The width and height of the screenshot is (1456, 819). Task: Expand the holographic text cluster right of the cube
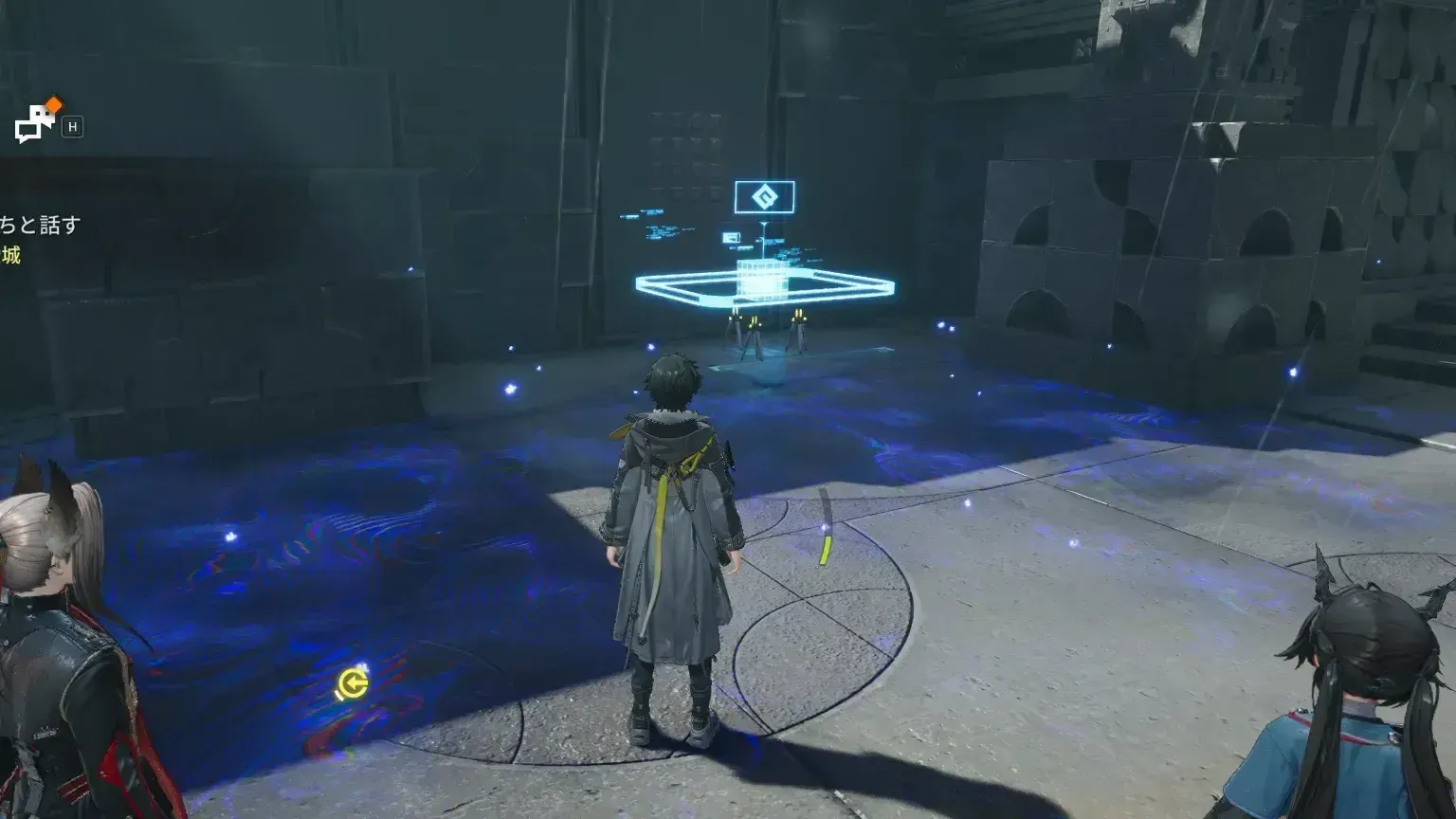(789, 254)
